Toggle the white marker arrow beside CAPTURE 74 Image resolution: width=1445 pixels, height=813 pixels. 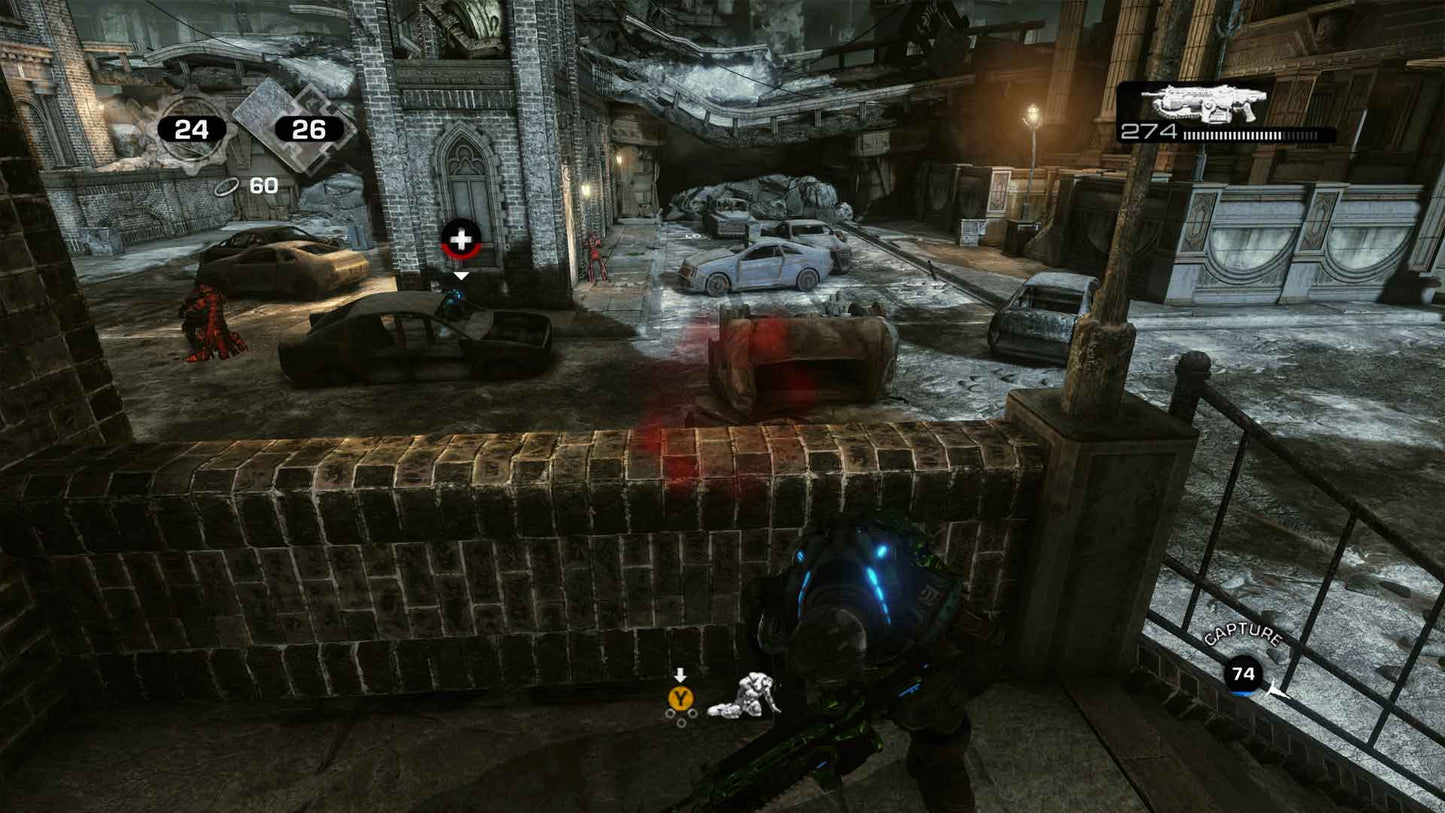1278,690
